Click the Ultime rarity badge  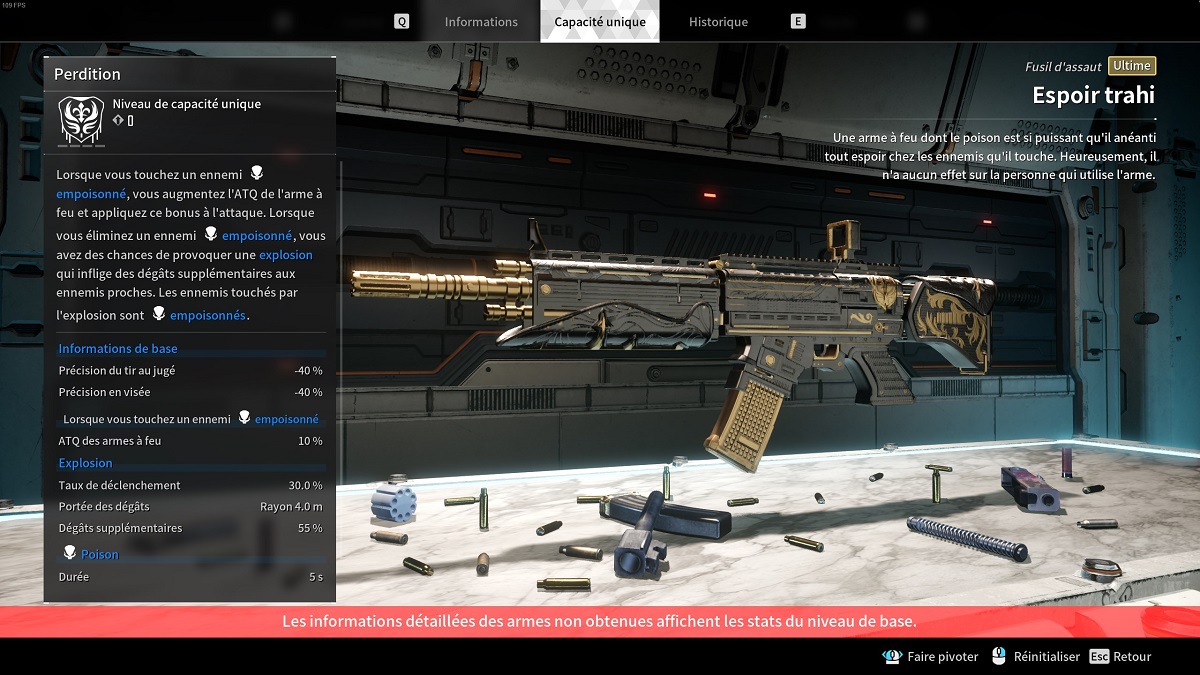1132,66
